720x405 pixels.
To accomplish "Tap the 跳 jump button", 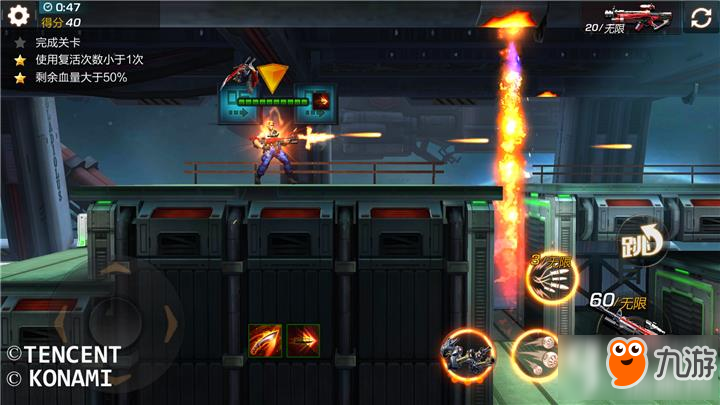I will click(637, 242).
